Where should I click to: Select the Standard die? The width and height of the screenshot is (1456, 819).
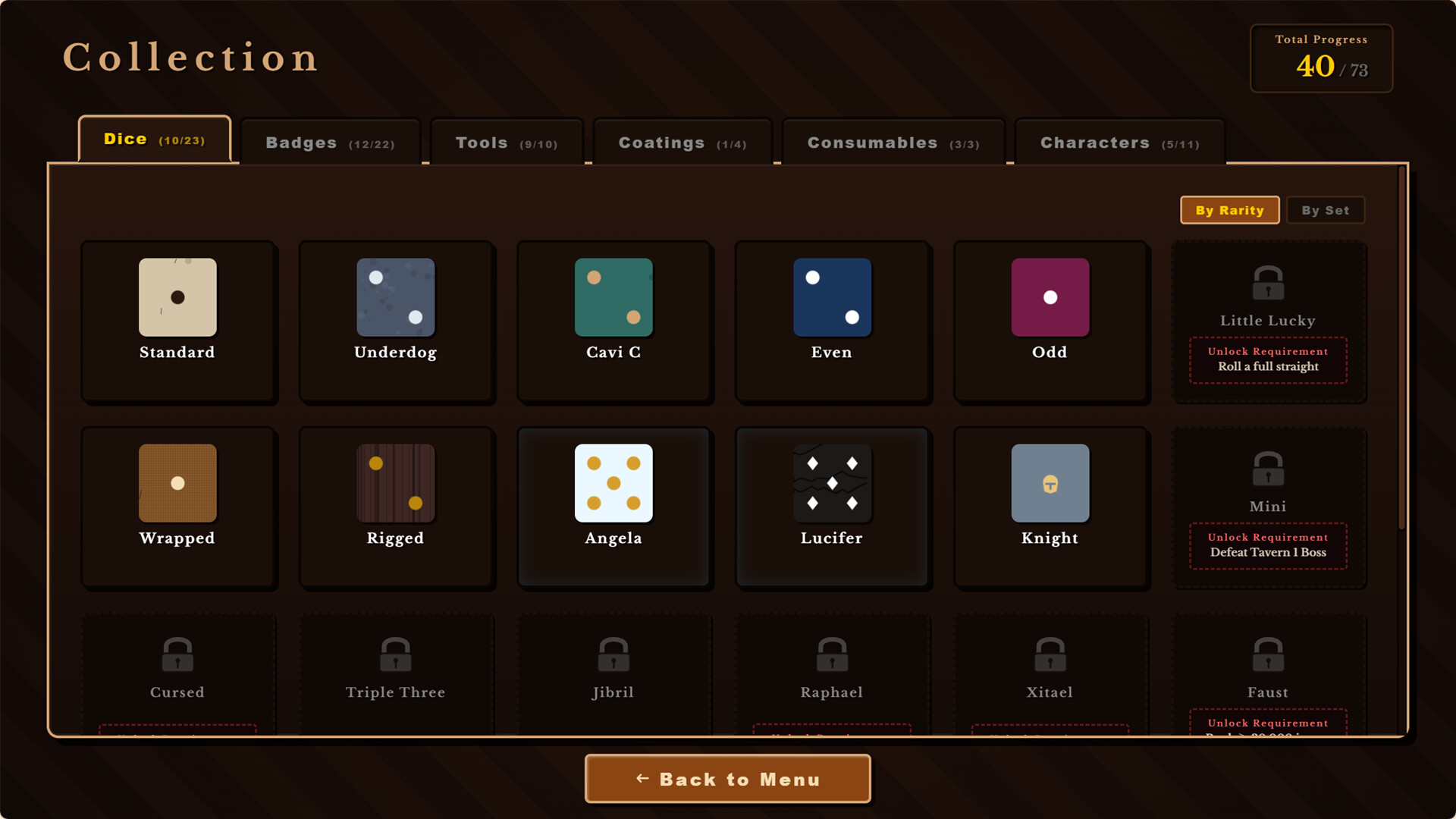(x=177, y=322)
